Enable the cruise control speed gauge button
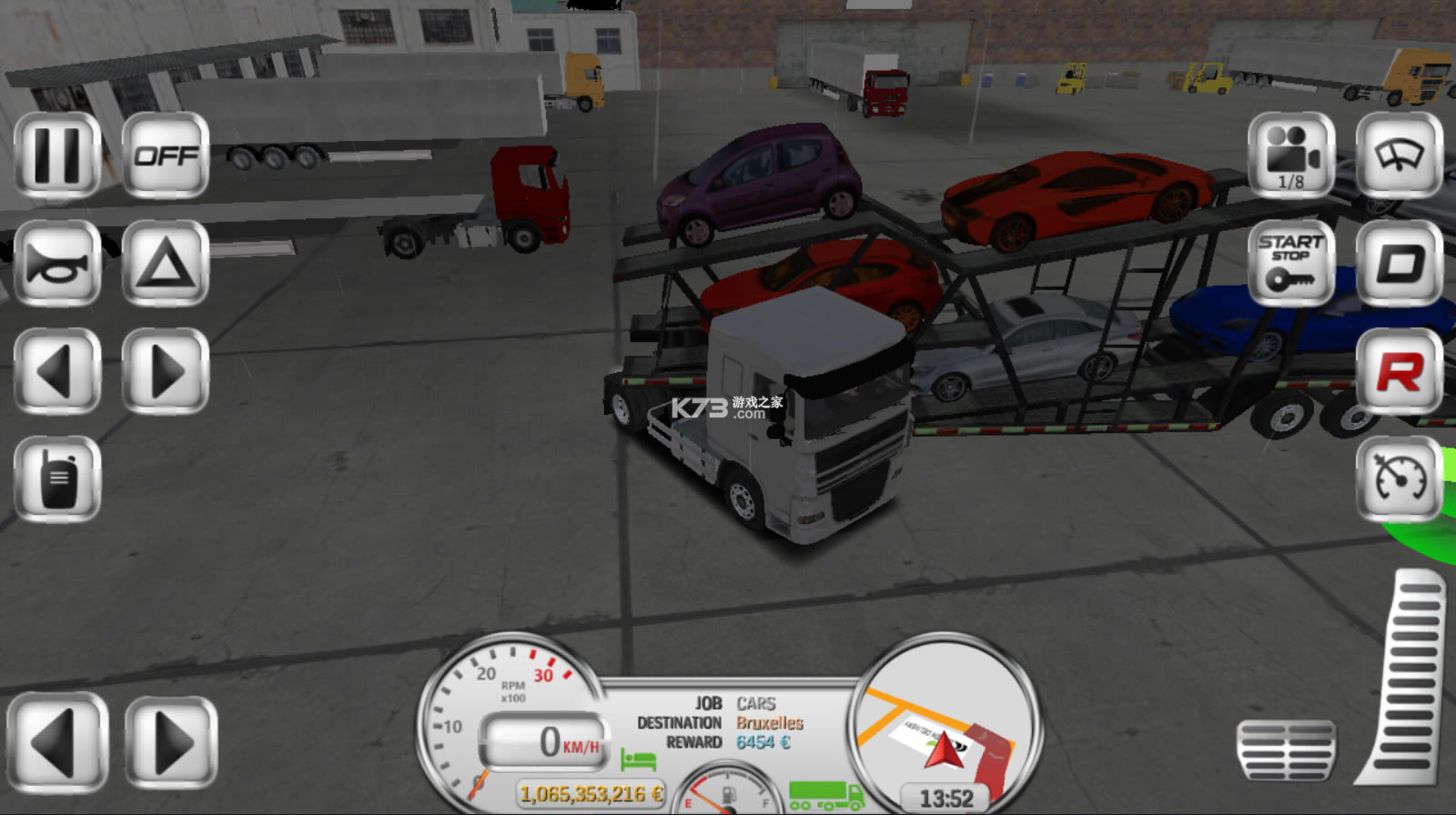This screenshot has width=1456, height=815. coord(1399,479)
